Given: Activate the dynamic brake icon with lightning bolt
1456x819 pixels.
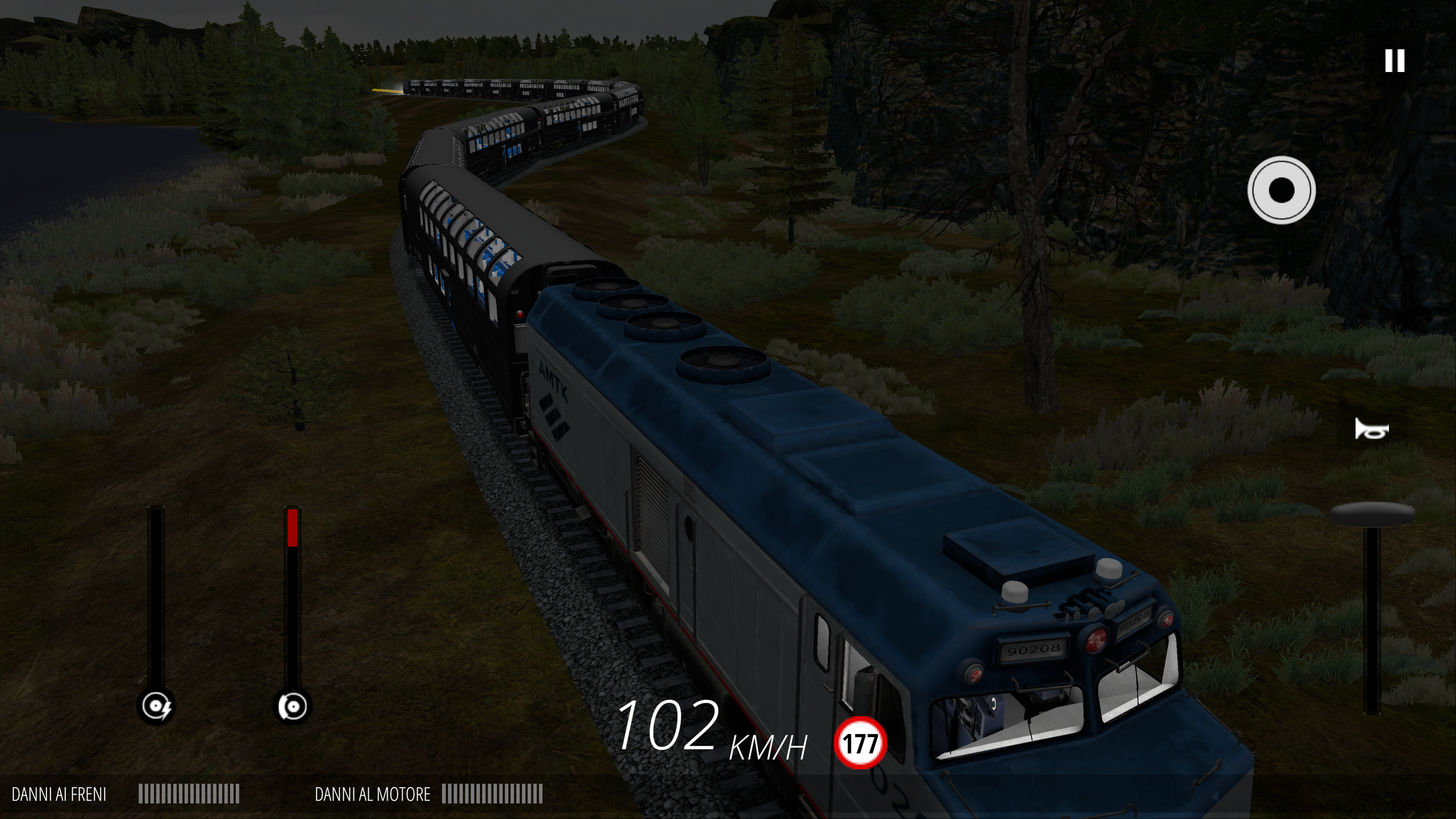Looking at the screenshot, I should [x=156, y=706].
